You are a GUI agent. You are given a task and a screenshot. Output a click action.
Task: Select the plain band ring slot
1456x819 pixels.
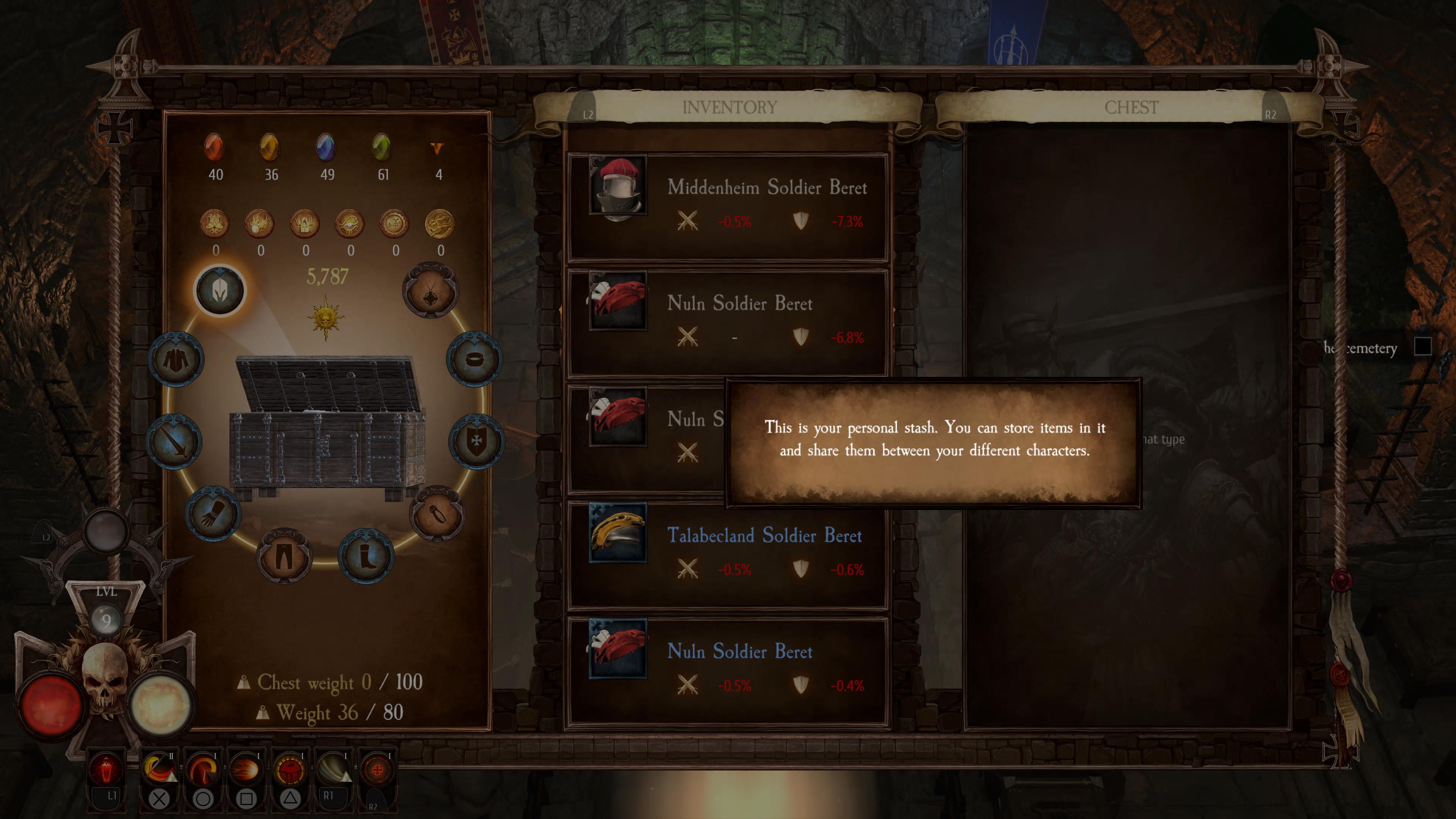pos(474,359)
